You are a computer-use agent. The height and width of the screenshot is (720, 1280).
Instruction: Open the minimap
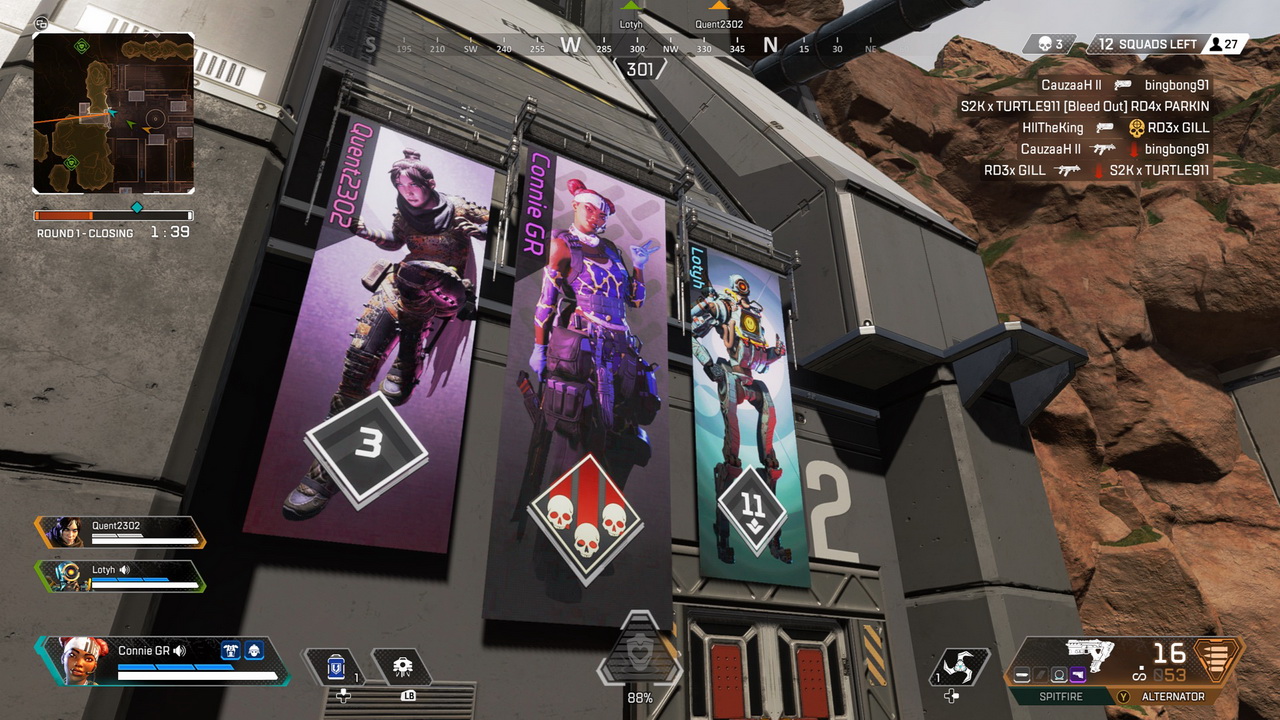(113, 113)
